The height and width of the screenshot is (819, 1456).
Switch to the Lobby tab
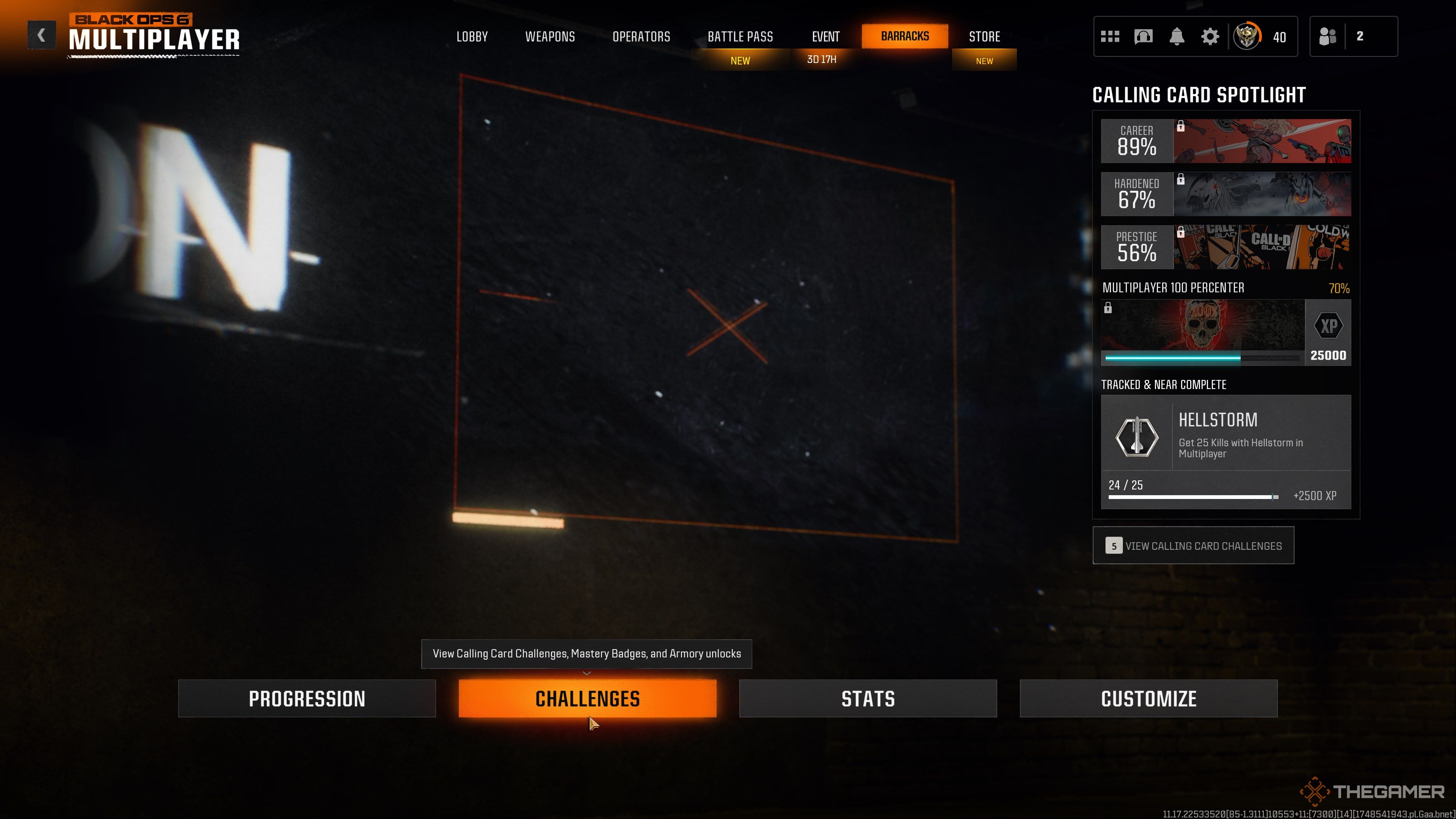(472, 37)
